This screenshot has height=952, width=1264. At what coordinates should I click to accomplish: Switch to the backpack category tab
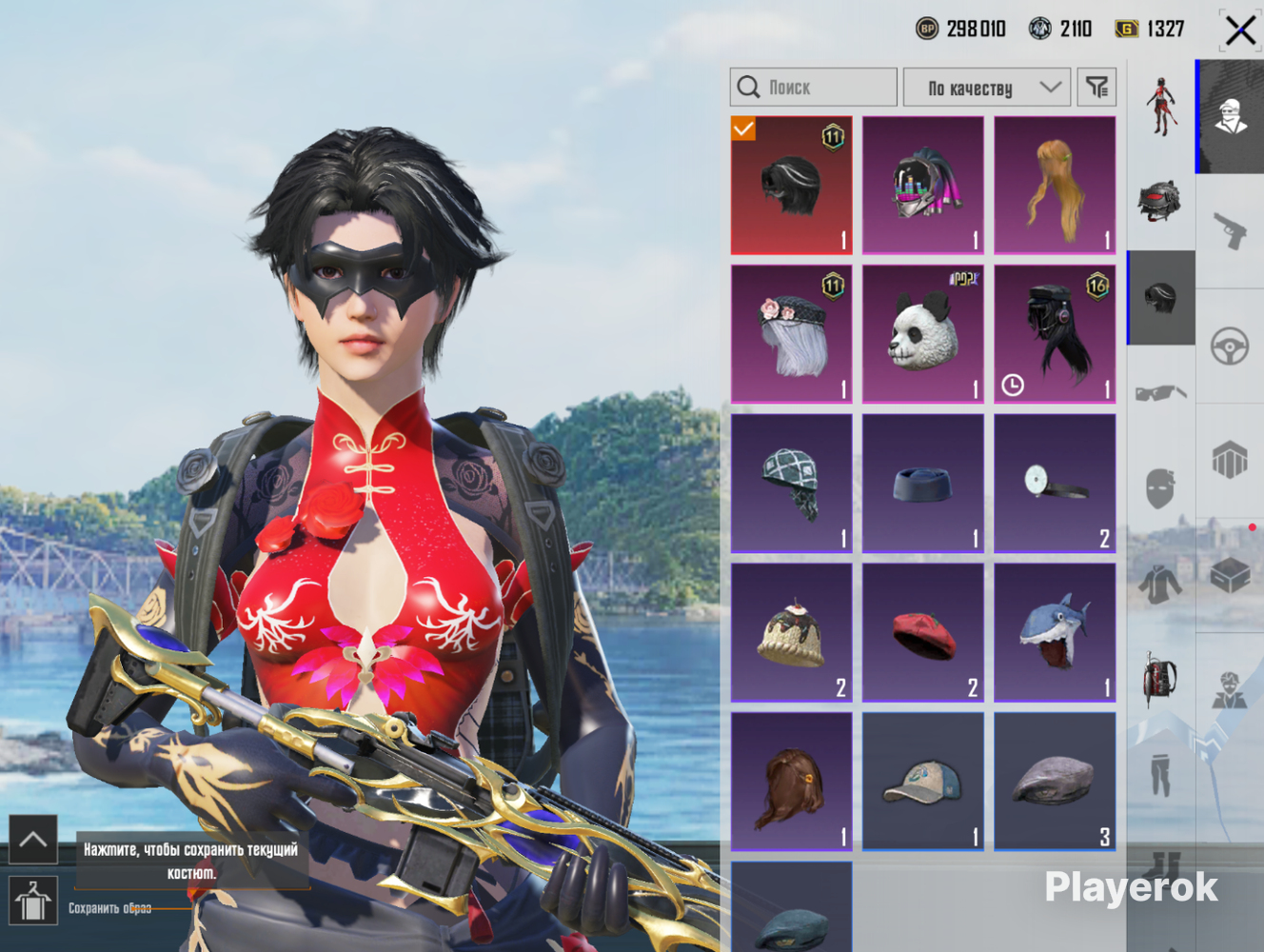coord(1161,679)
